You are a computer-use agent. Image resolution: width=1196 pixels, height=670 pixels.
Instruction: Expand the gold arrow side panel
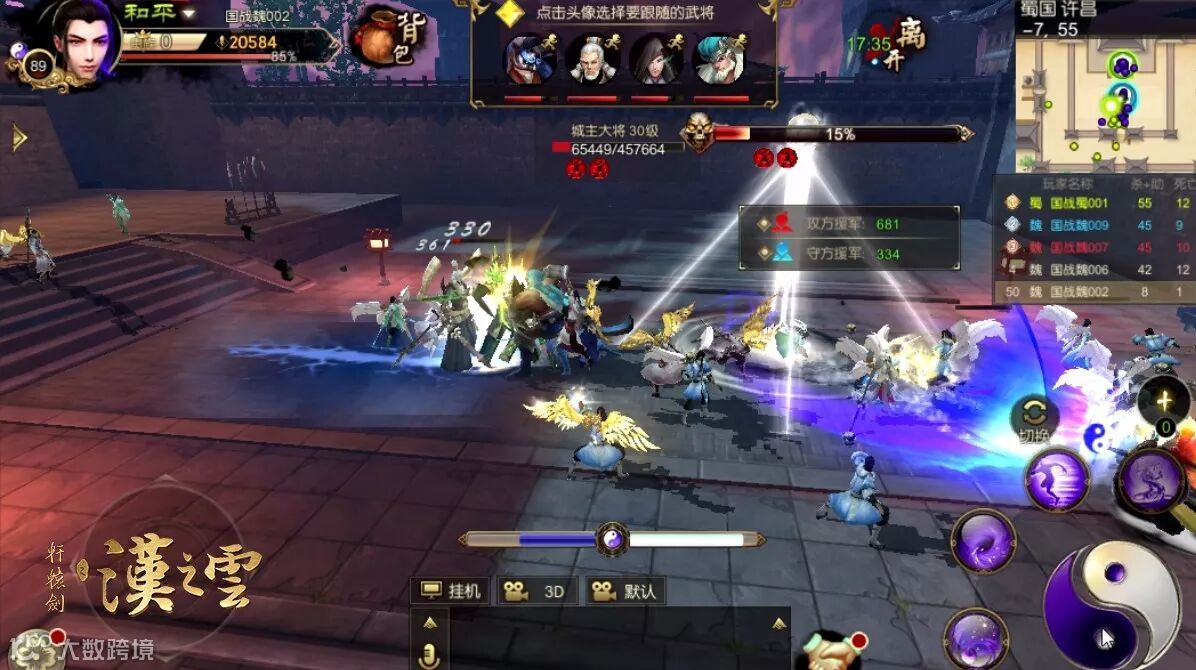(x=18, y=138)
